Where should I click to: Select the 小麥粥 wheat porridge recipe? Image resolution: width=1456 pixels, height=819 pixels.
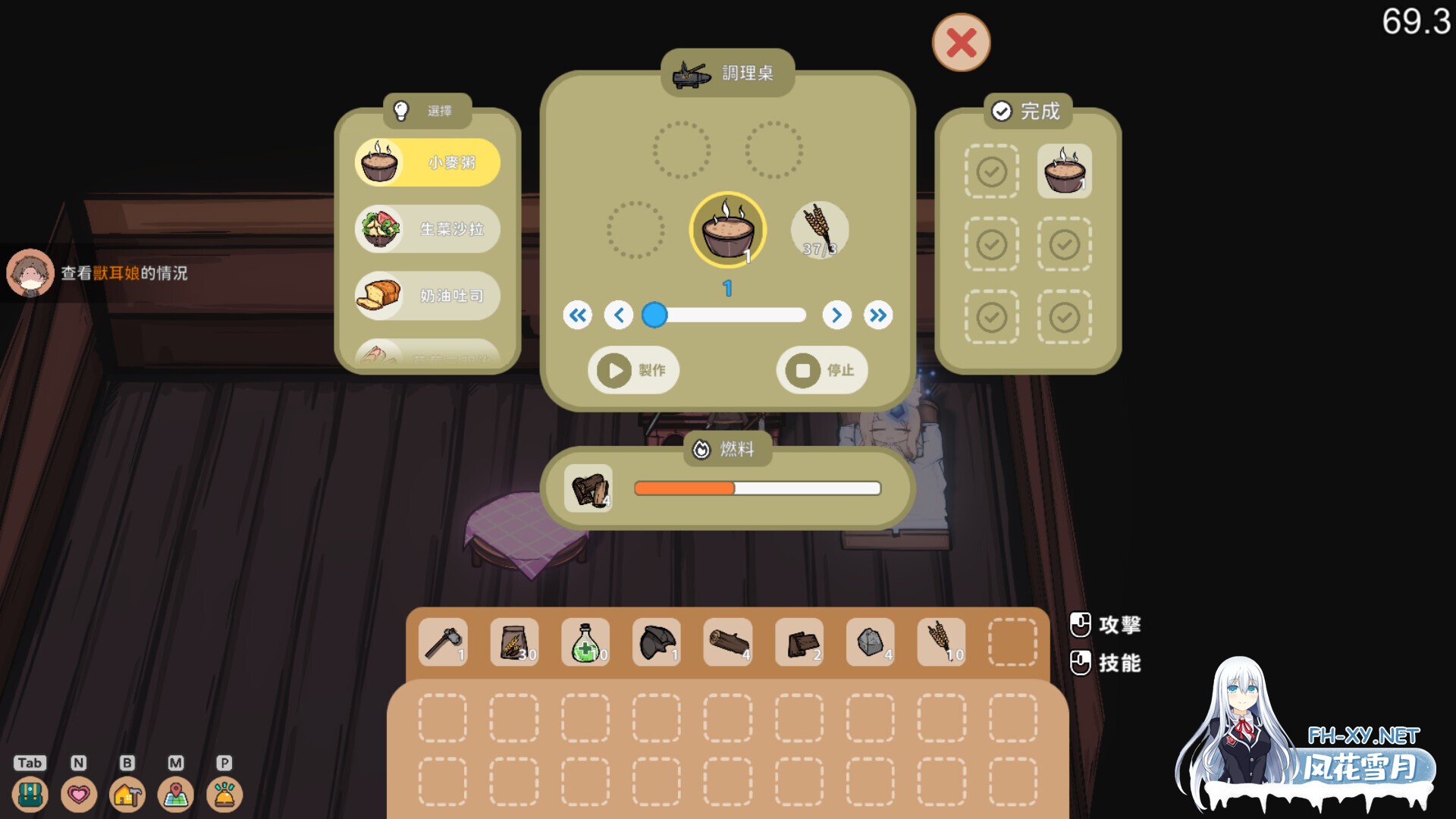click(428, 162)
